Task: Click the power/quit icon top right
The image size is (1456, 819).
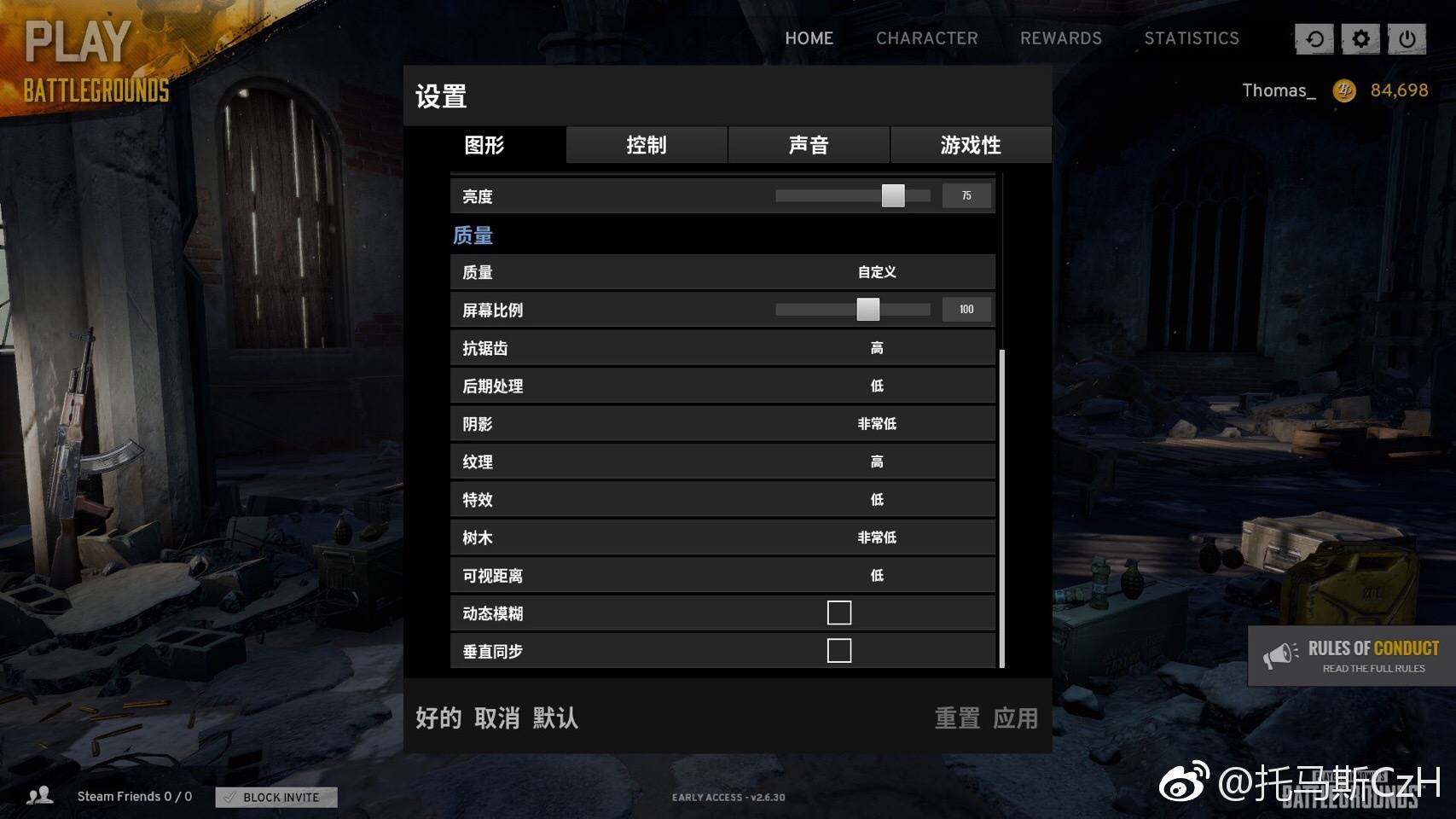Action: click(1407, 38)
